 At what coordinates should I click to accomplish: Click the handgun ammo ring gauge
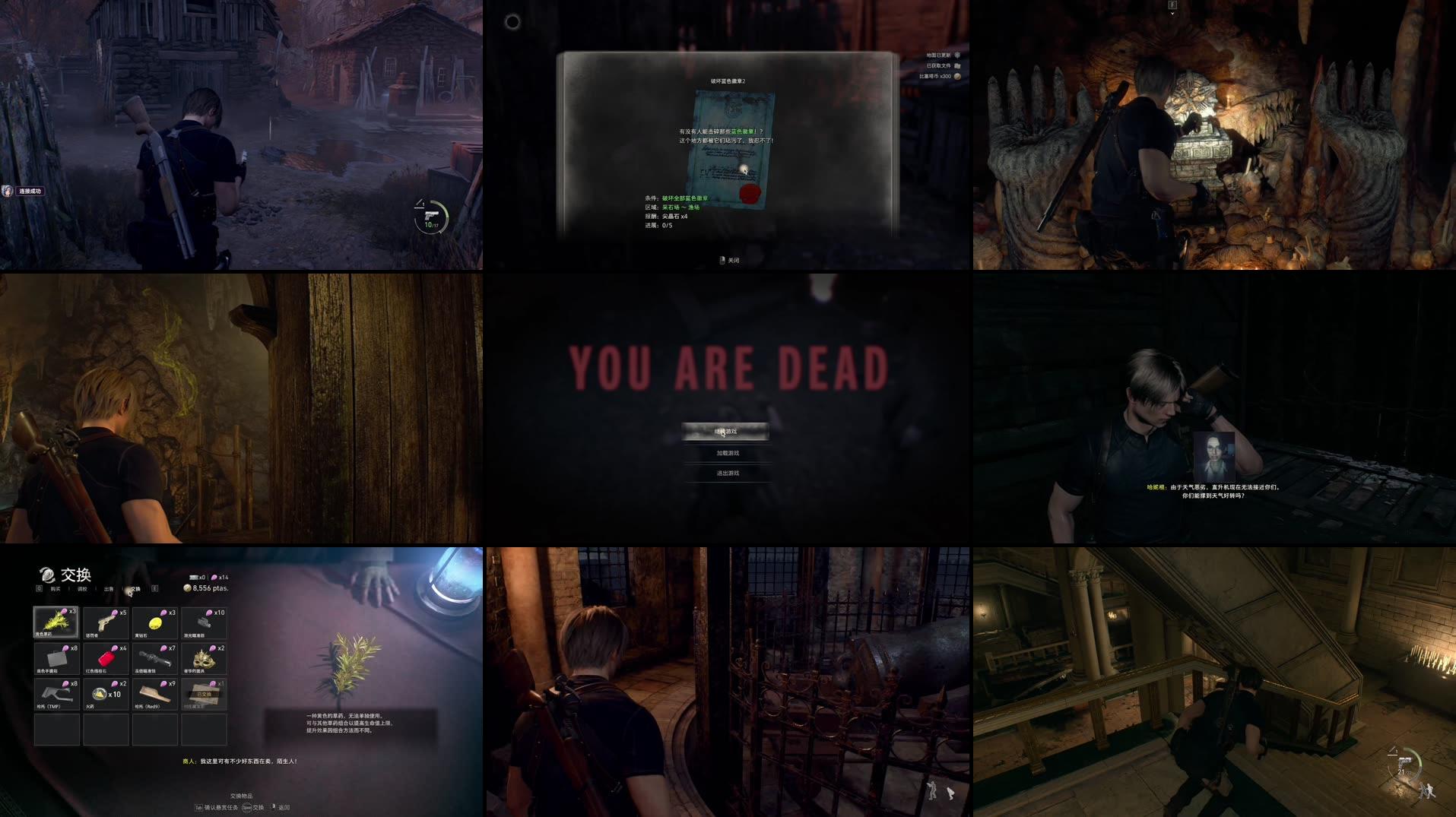[431, 215]
